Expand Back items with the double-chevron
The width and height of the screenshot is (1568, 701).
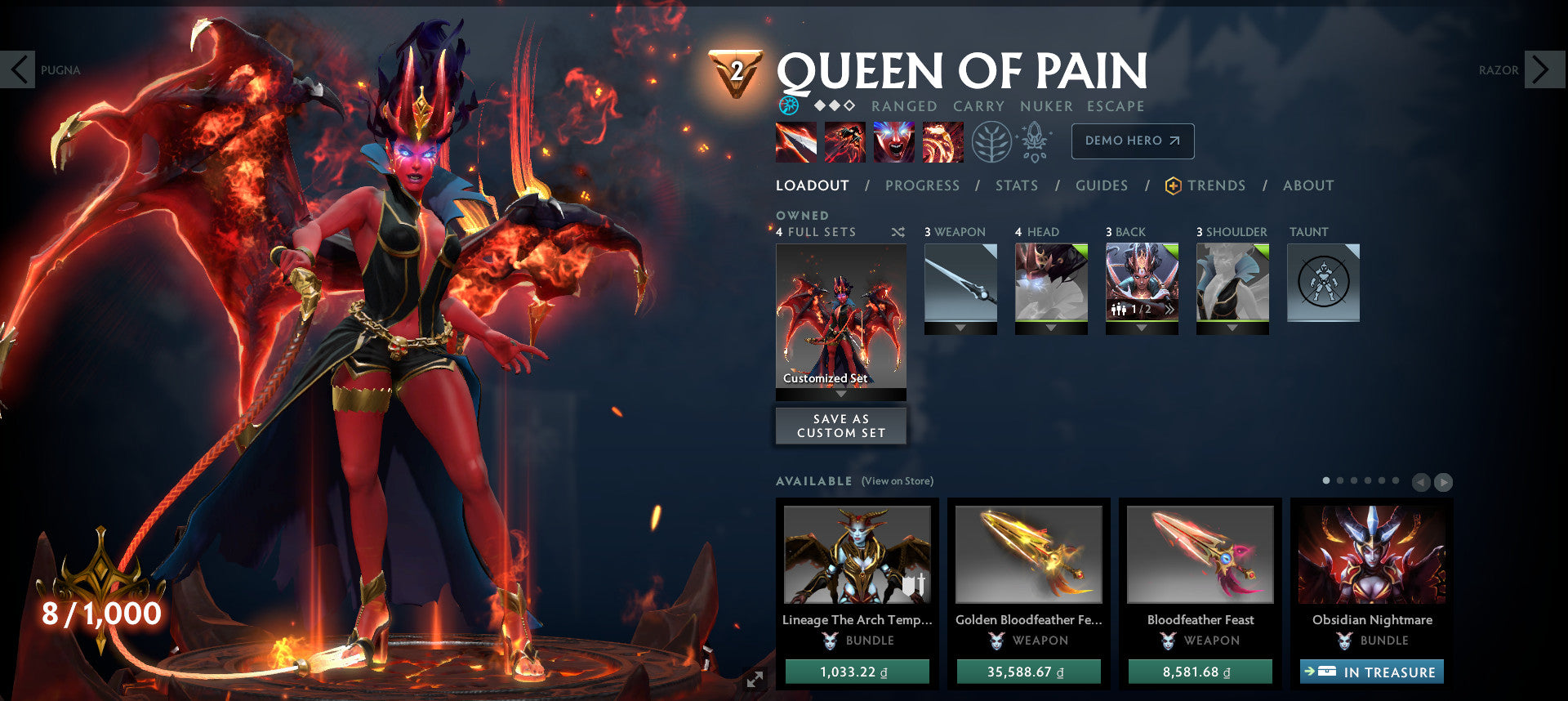point(1169,310)
